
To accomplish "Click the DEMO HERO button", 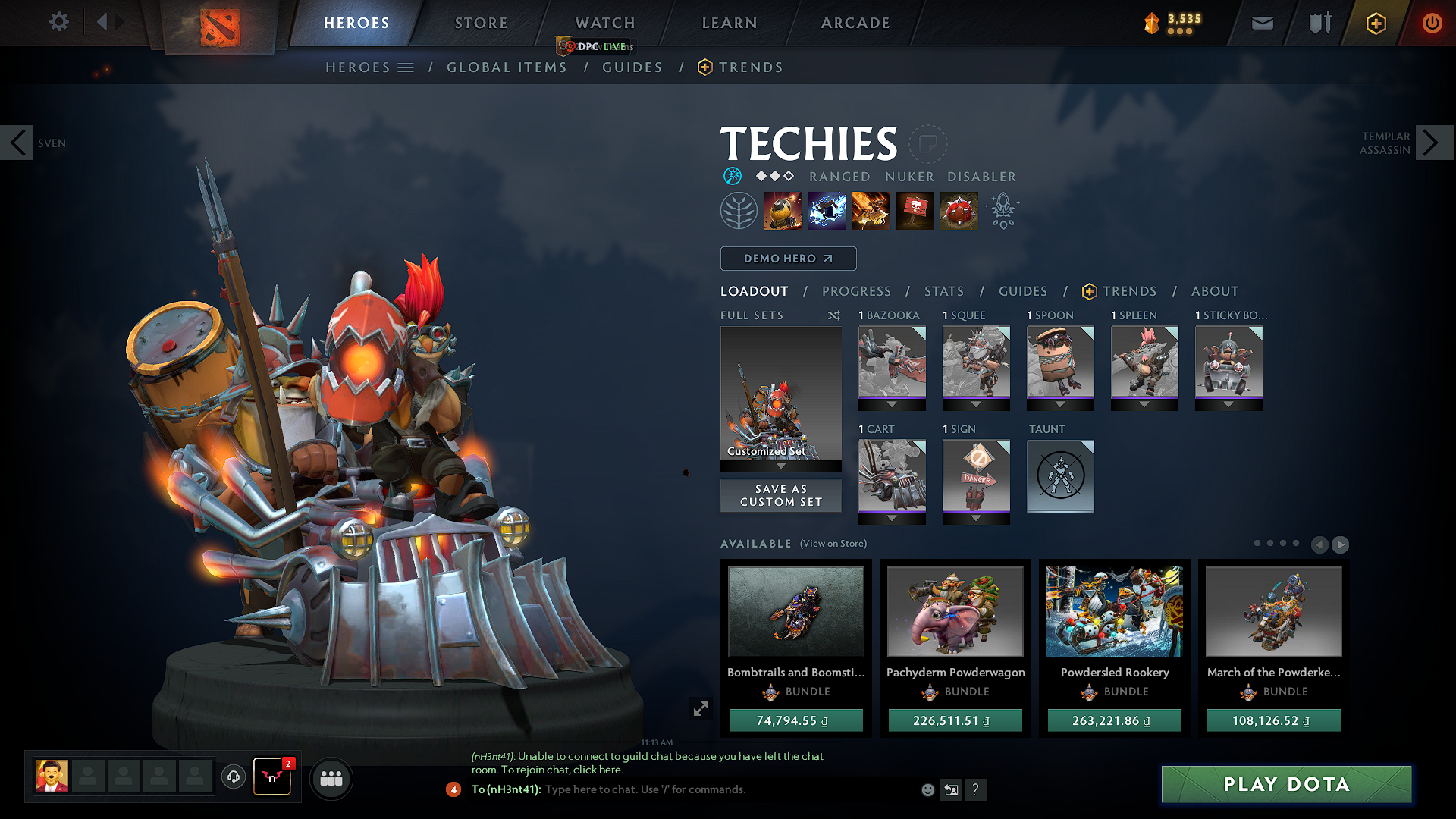I will pos(788,259).
